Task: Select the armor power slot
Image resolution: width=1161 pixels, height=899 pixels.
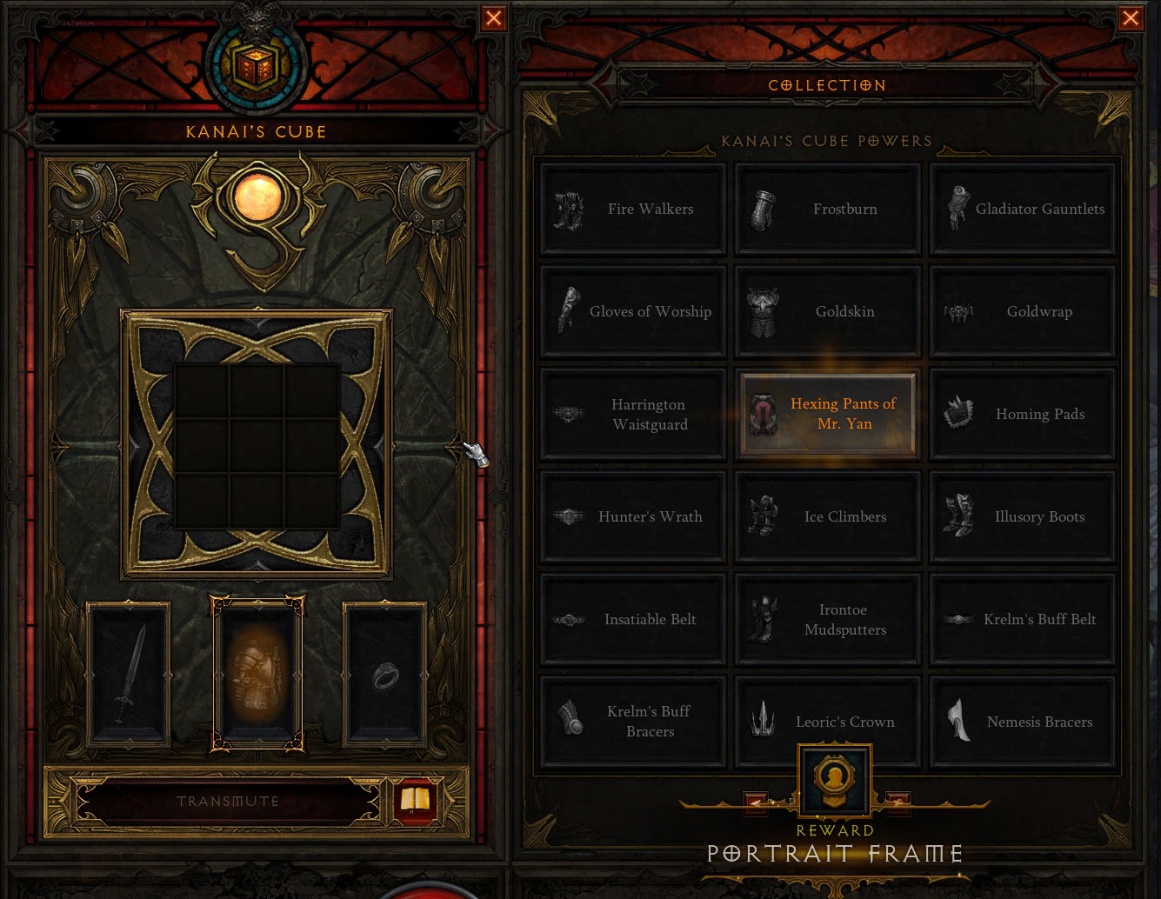Action: coord(257,674)
